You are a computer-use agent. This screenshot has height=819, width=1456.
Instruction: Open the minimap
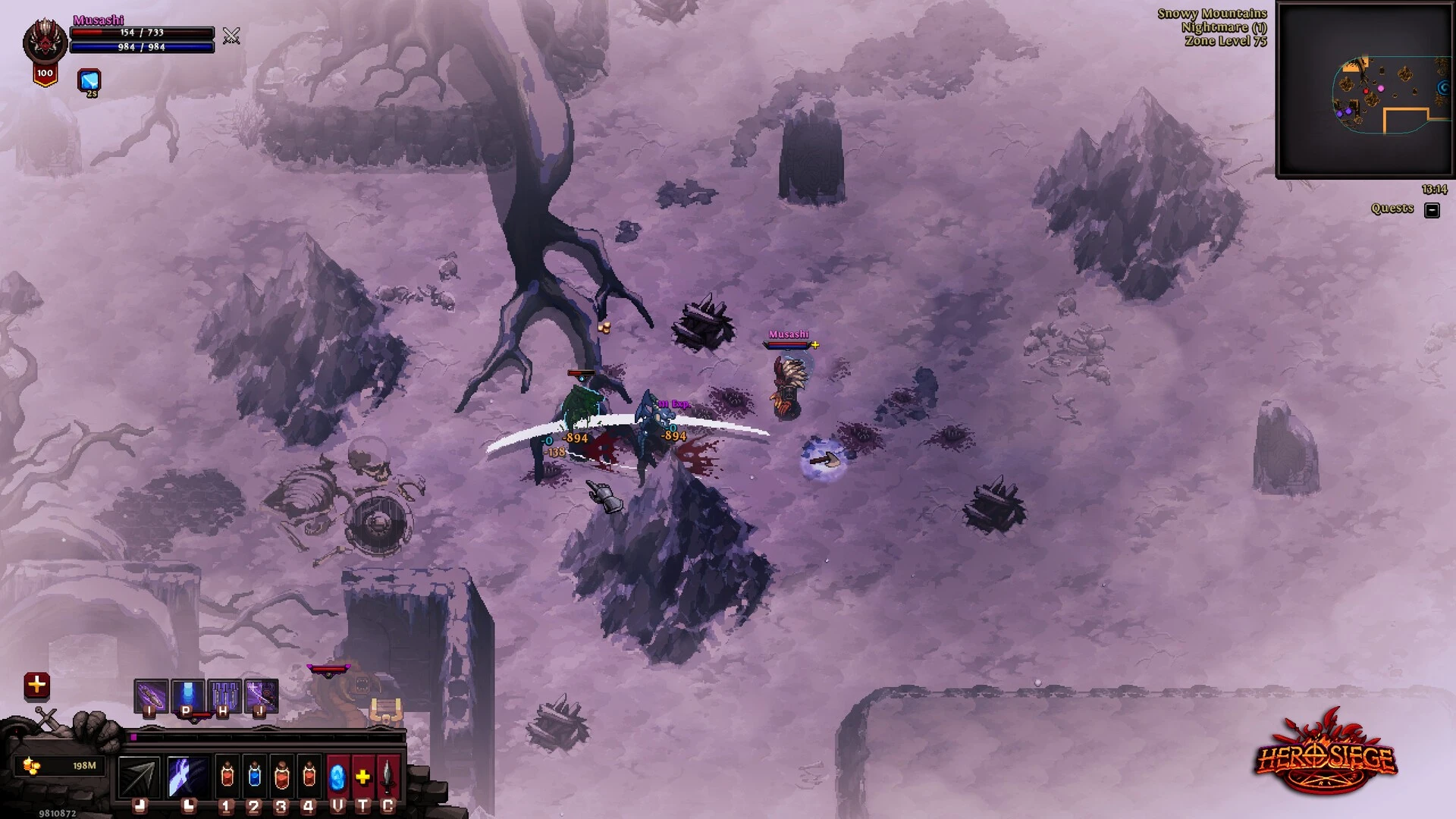tap(1364, 89)
